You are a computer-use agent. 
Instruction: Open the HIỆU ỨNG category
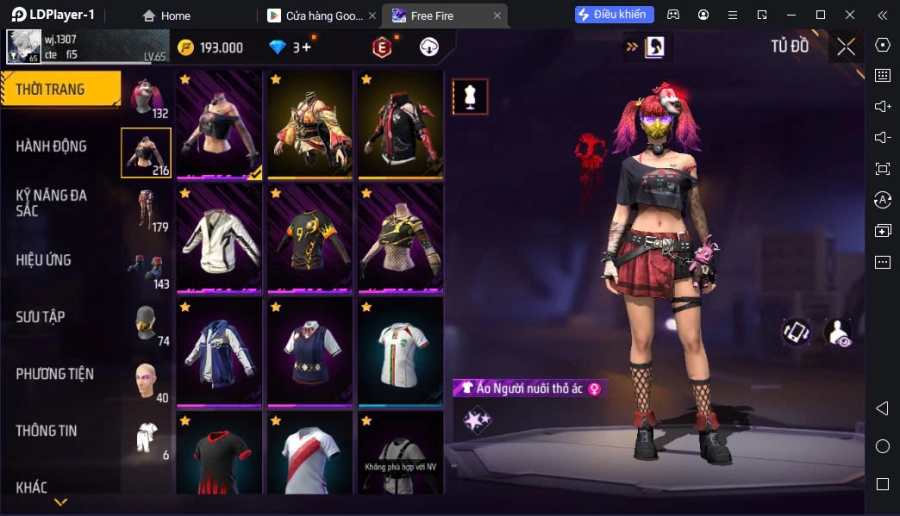44,260
